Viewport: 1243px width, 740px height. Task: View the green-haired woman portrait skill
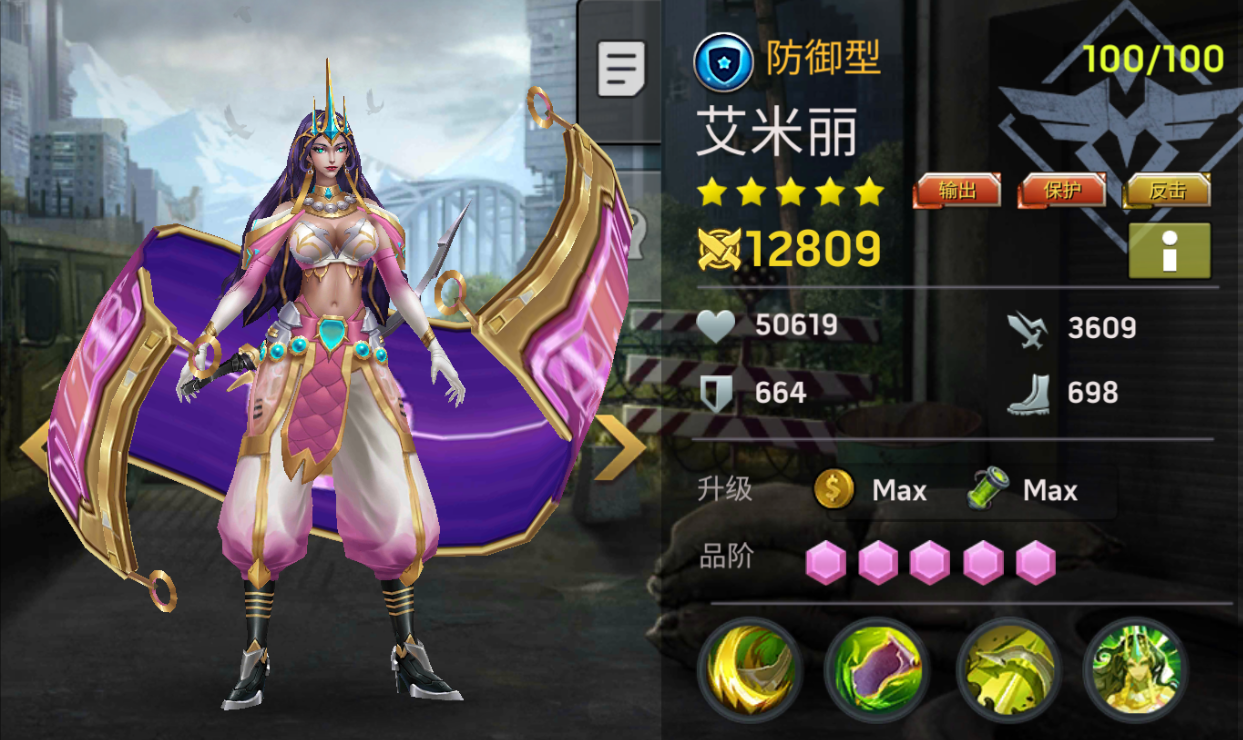click(x=1135, y=668)
